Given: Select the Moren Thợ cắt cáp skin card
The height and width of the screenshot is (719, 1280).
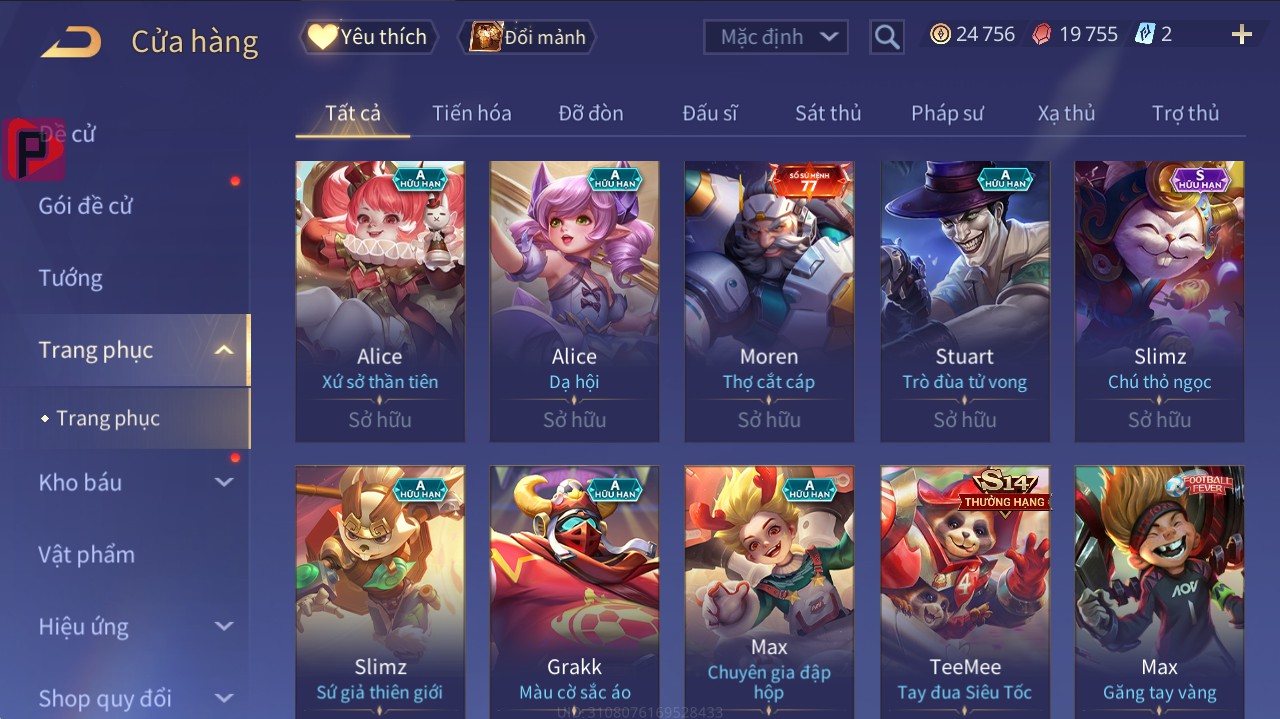Looking at the screenshot, I should pos(769,300).
